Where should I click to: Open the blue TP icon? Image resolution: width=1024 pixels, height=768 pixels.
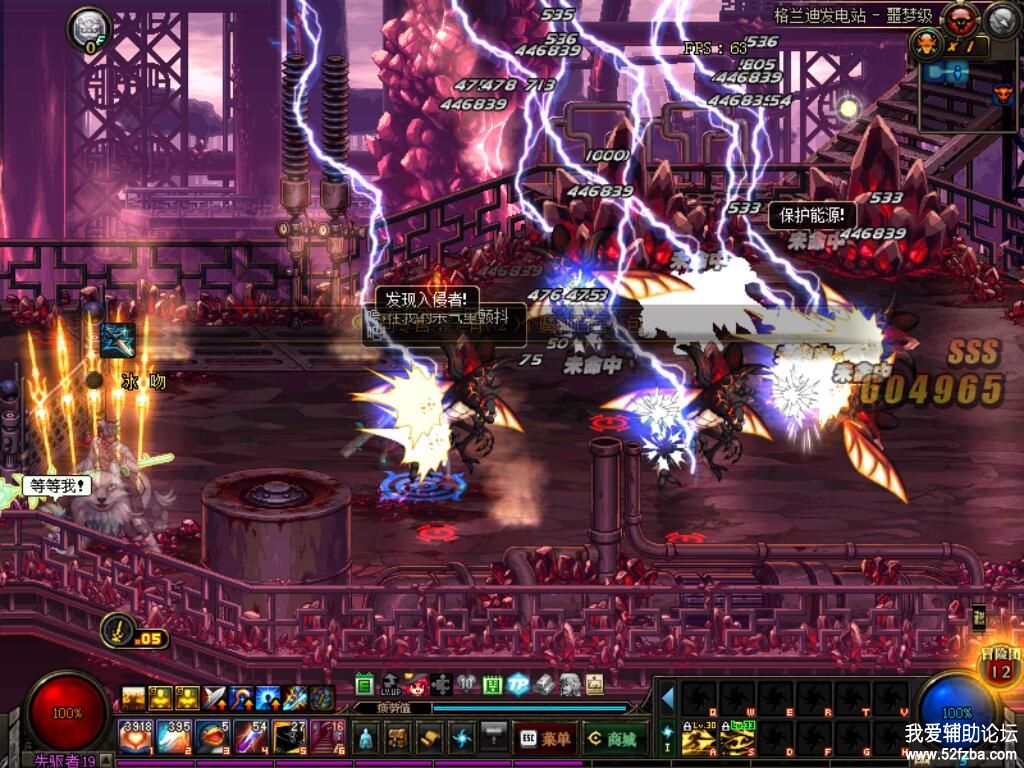tap(517, 685)
